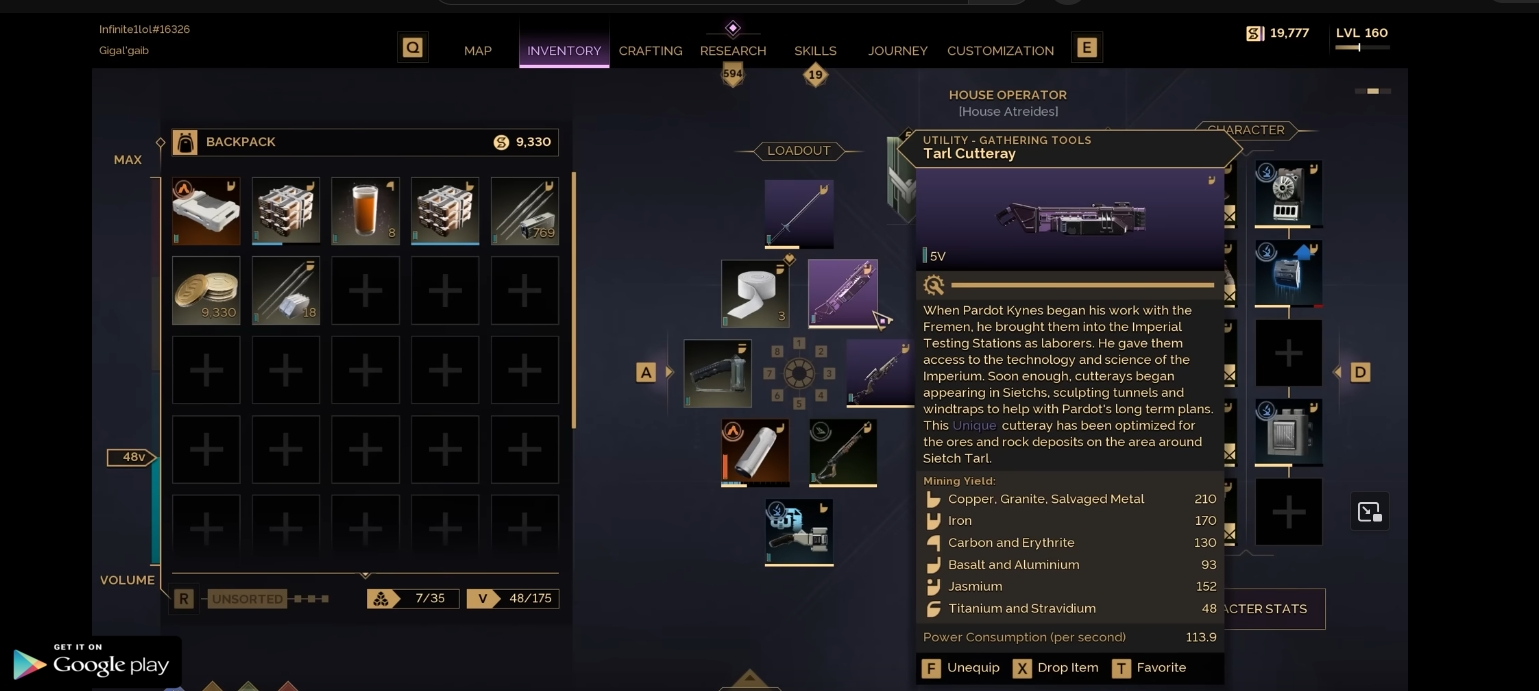
Task: Open the Journey tab
Action: 897,50
